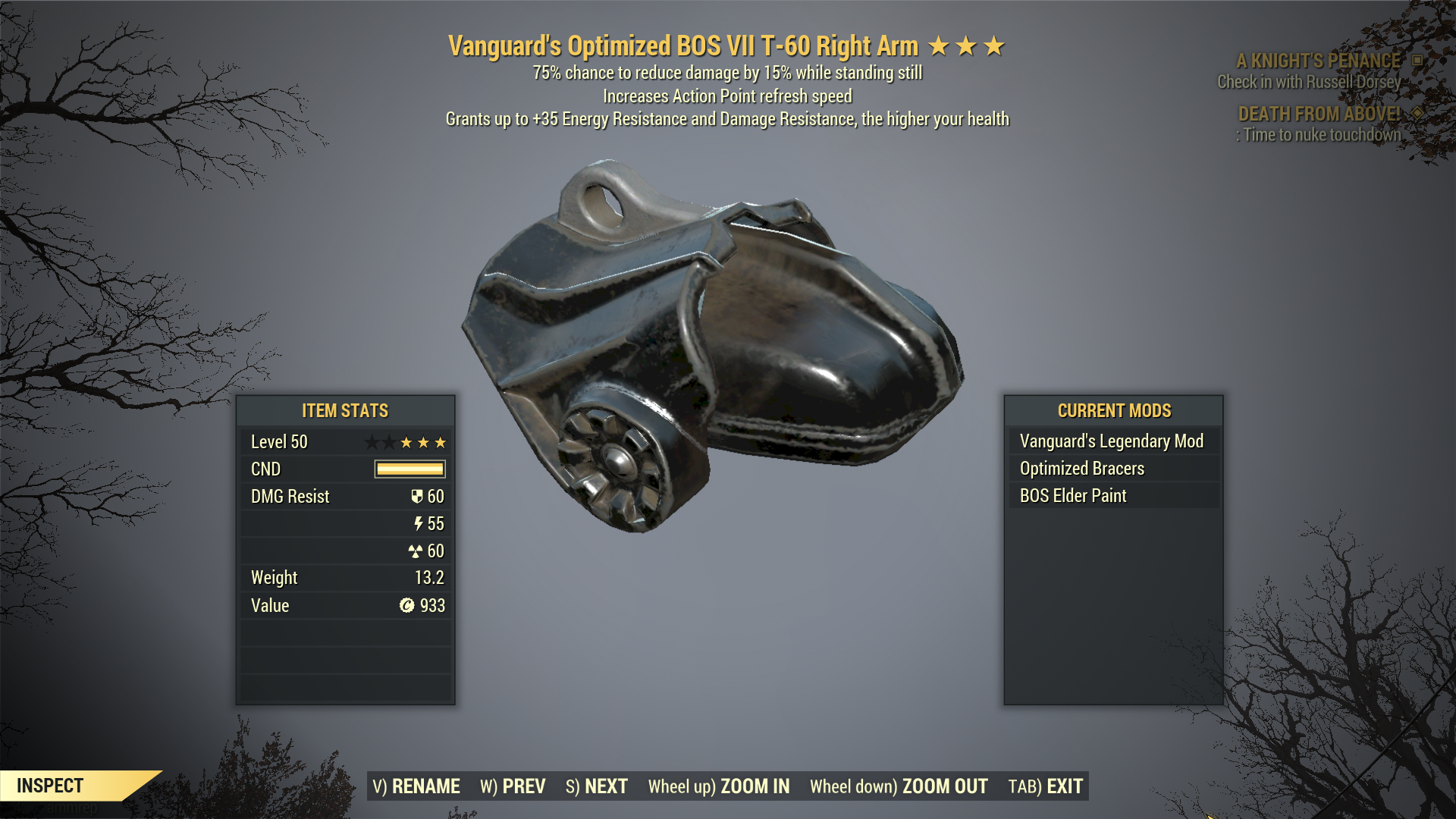Toggle the Optimized Bracers mod
The width and height of the screenshot is (1456, 819).
[1082, 468]
